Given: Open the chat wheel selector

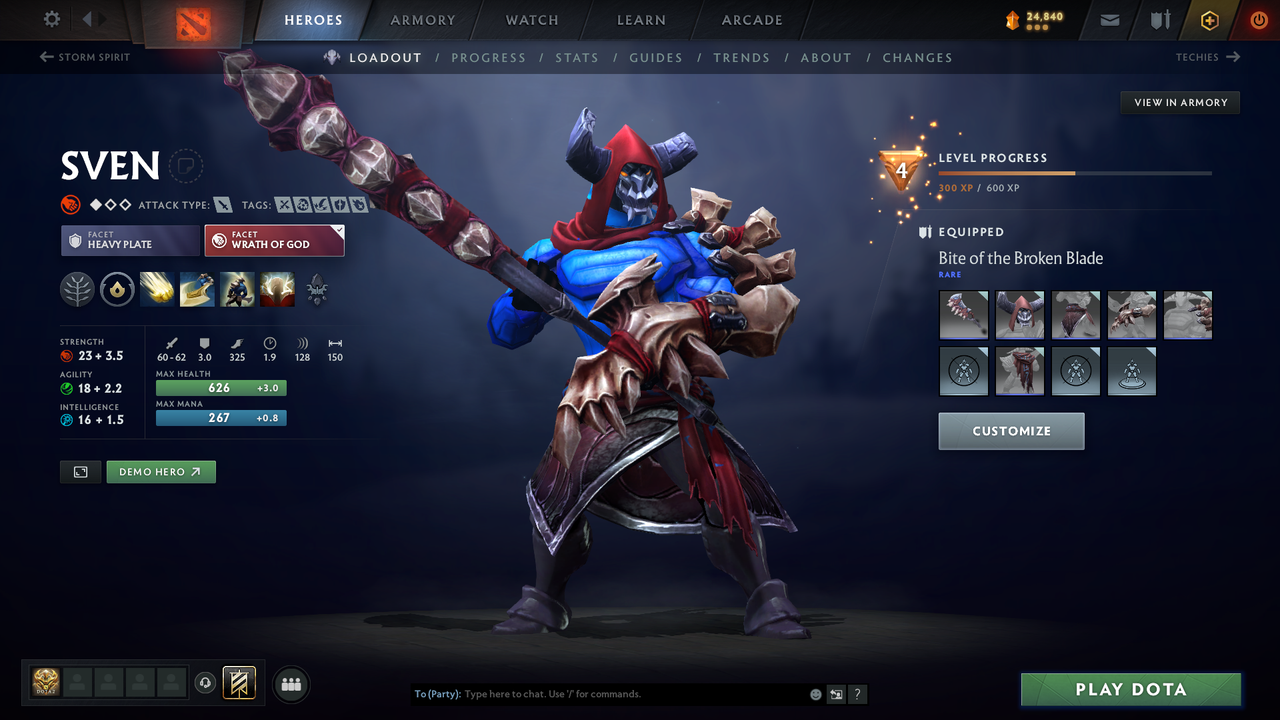Looking at the screenshot, I should (x=836, y=694).
